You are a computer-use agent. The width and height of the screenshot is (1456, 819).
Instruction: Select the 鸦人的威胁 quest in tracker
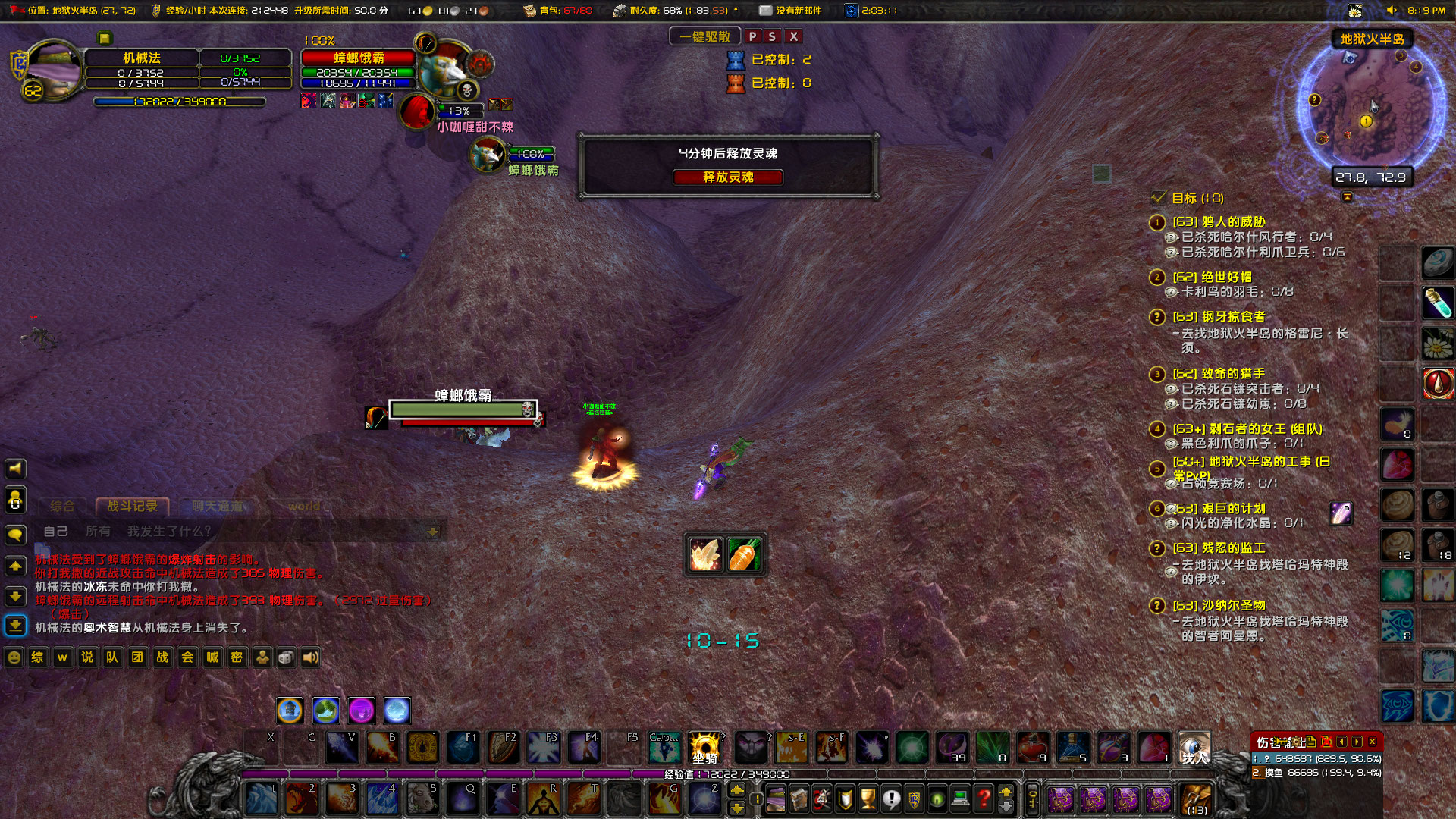(x=1218, y=221)
